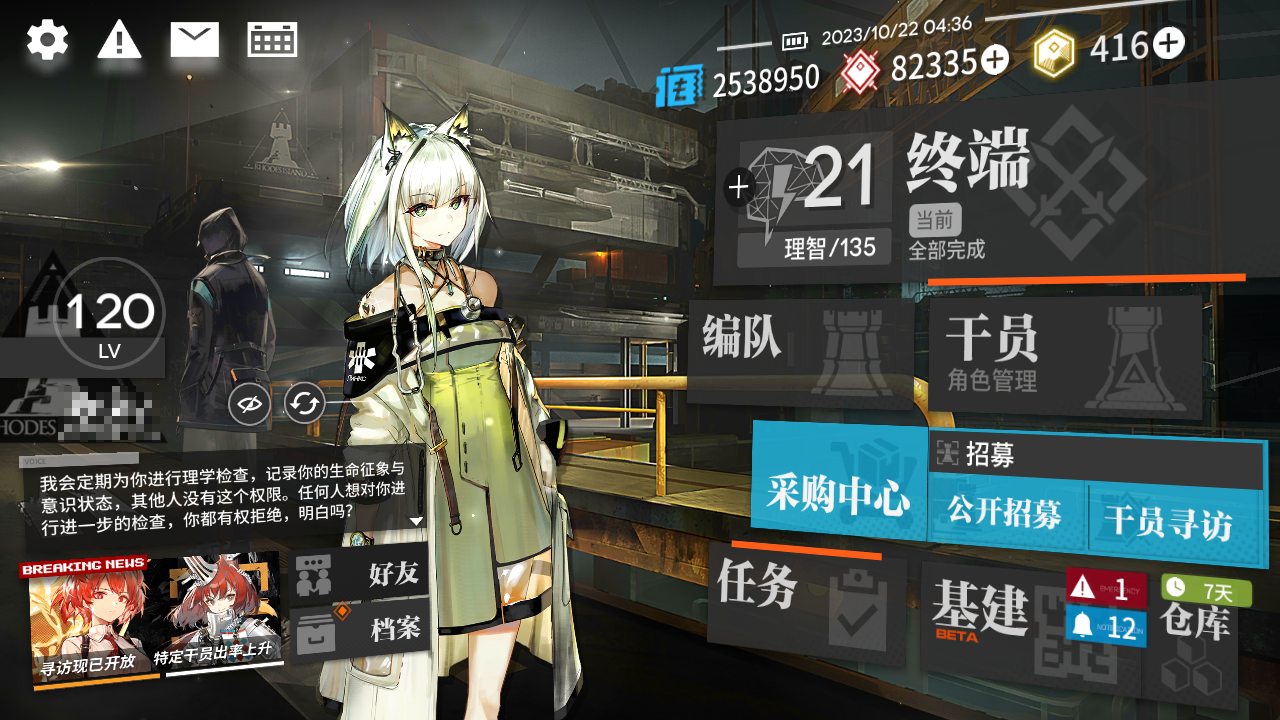Add more Orundum with the plus button
Viewport: 1280px width, 720px height.
pos(994,61)
